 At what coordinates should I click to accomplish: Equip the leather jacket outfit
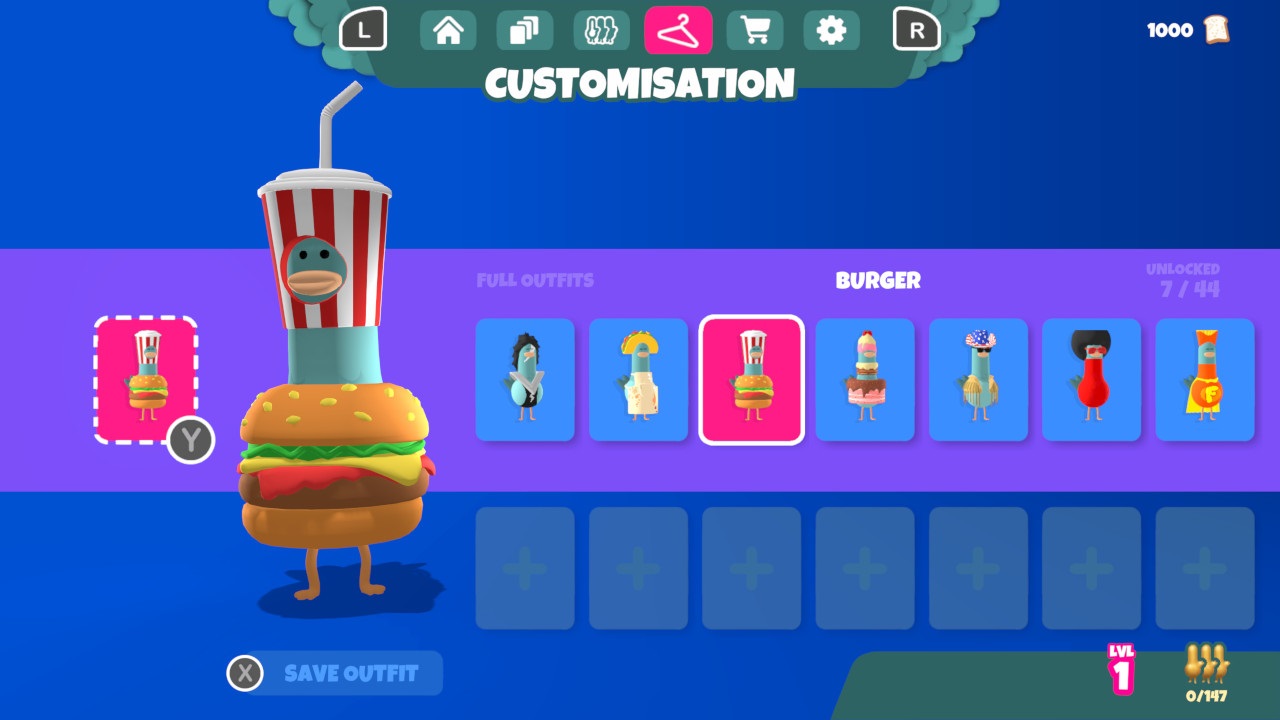[524, 380]
